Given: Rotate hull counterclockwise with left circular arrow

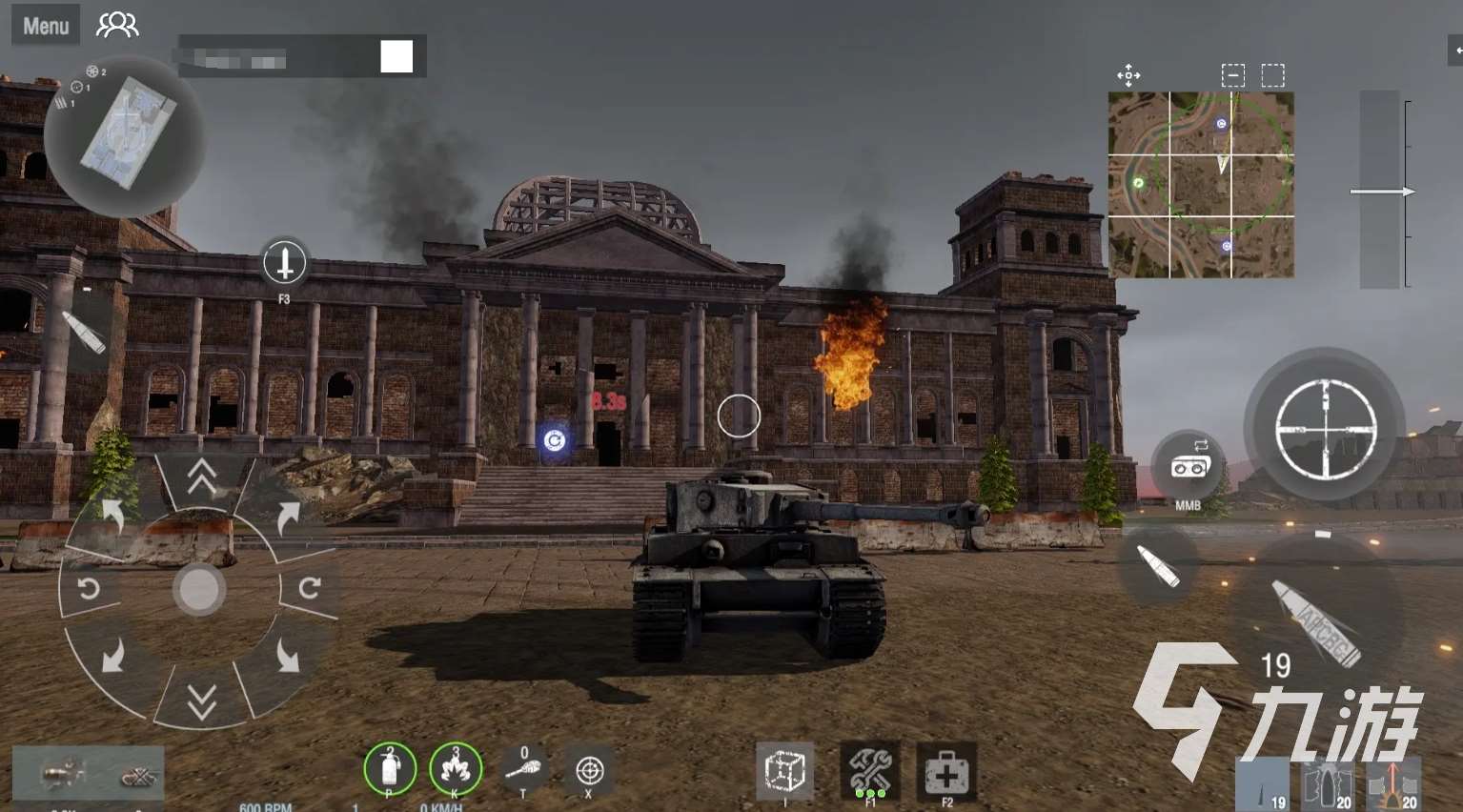Looking at the screenshot, I should pos(89,588).
